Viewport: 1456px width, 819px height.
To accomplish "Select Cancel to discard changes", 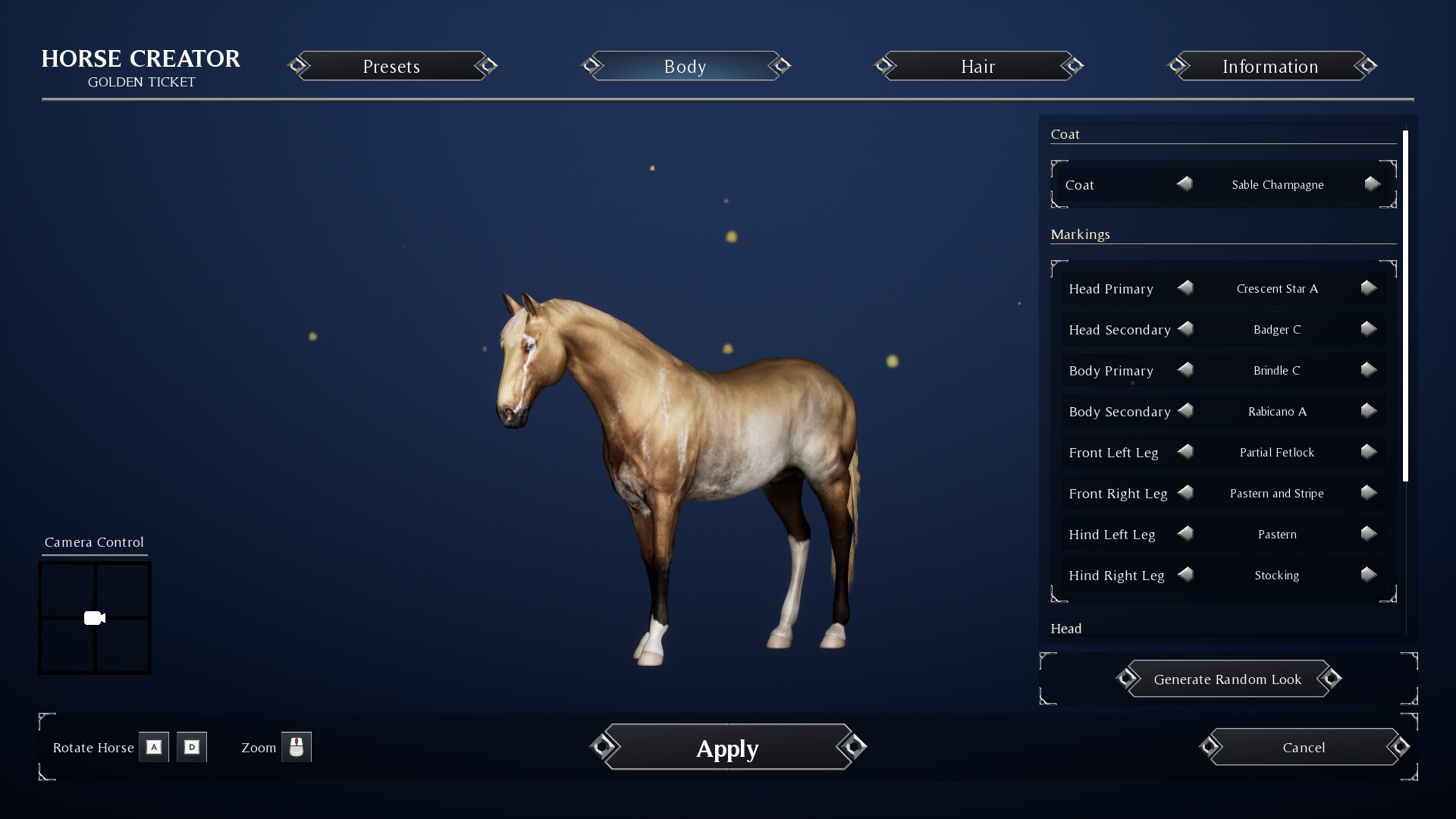I will 1304,747.
